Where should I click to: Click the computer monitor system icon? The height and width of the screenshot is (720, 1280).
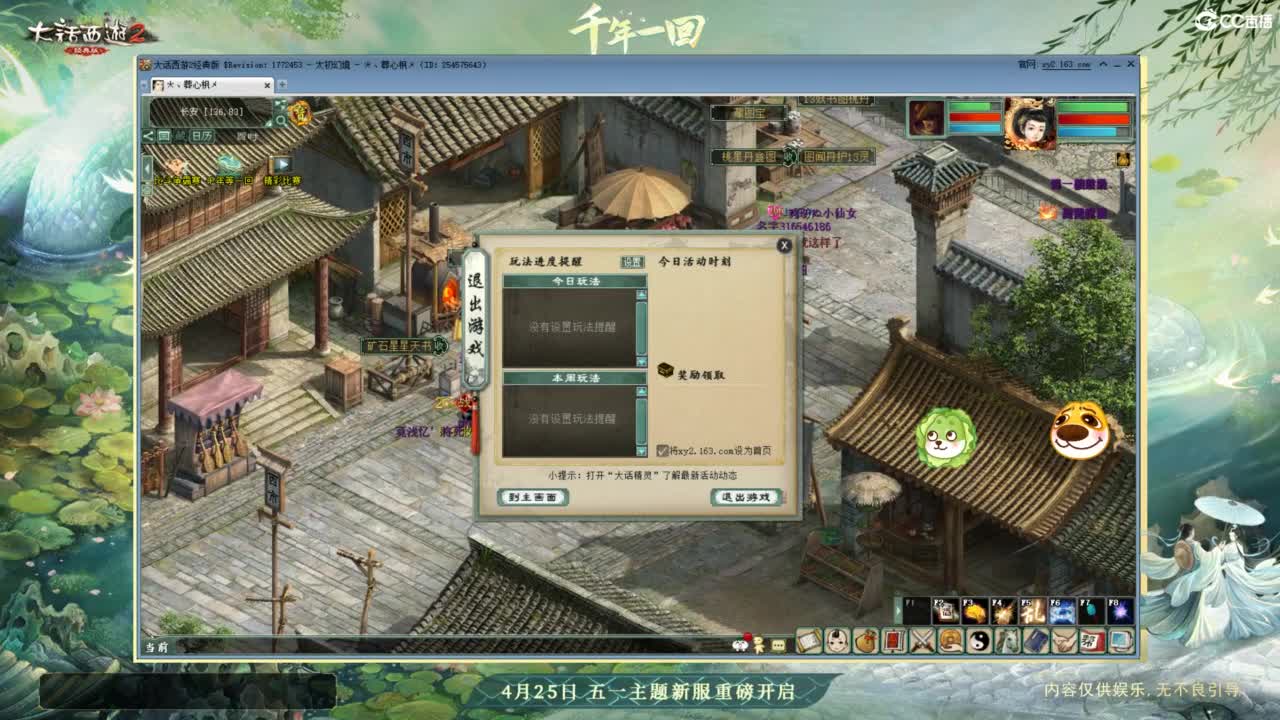[x=1120, y=640]
